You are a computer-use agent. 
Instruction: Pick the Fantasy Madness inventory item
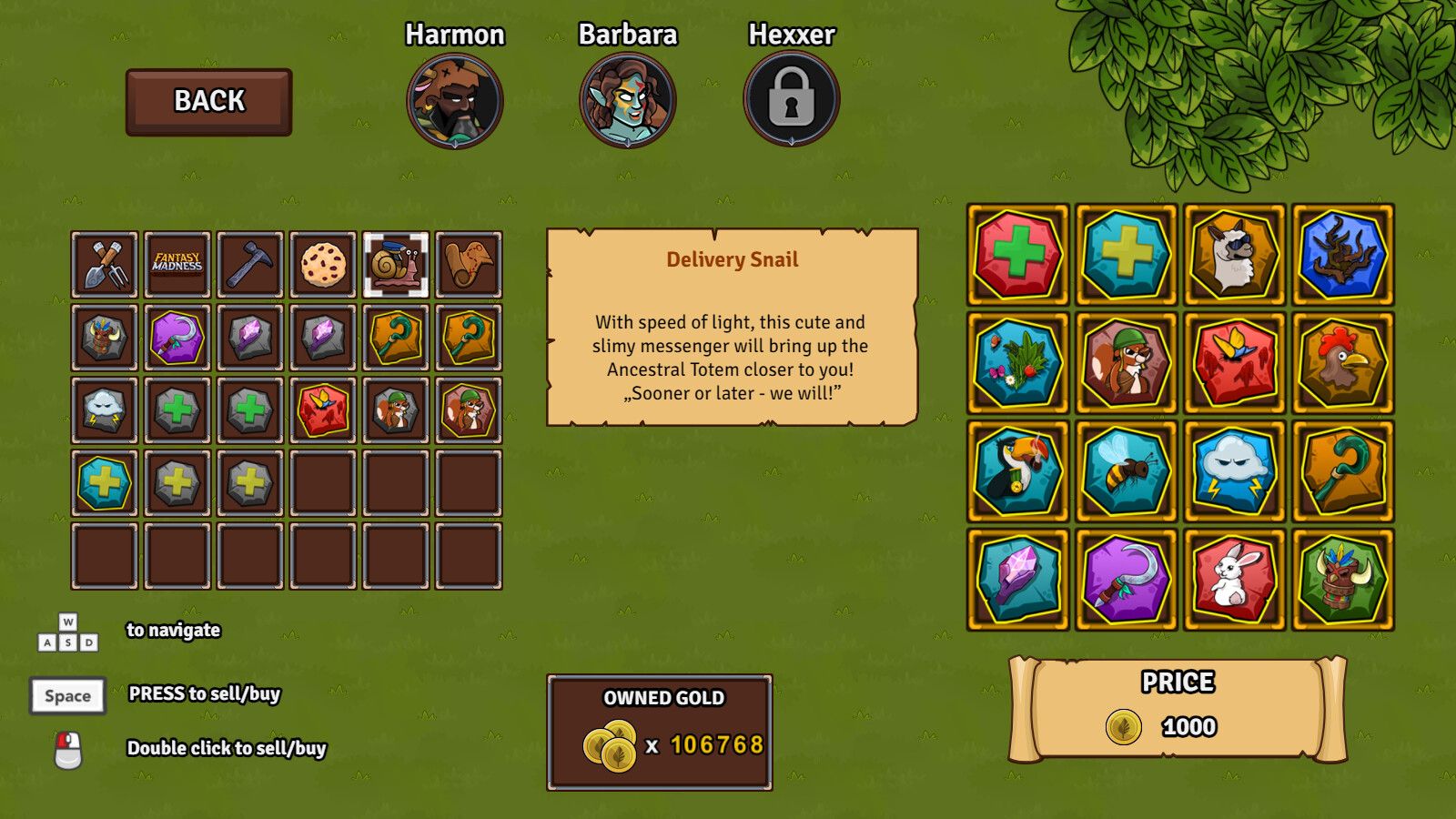tap(177, 265)
